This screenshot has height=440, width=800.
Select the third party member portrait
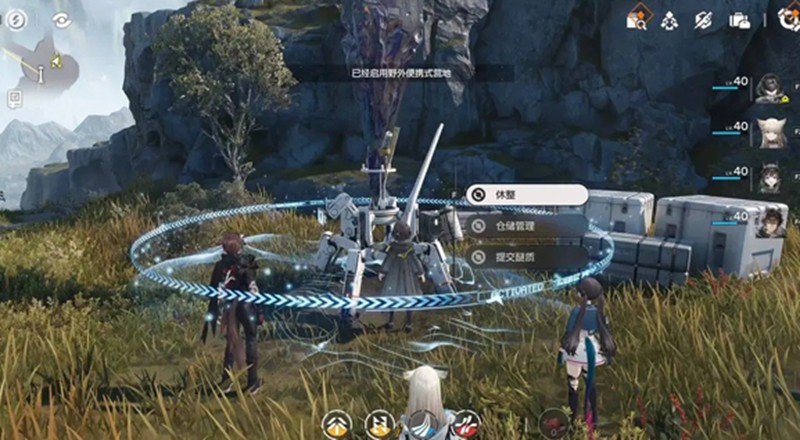click(x=769, y=177)
